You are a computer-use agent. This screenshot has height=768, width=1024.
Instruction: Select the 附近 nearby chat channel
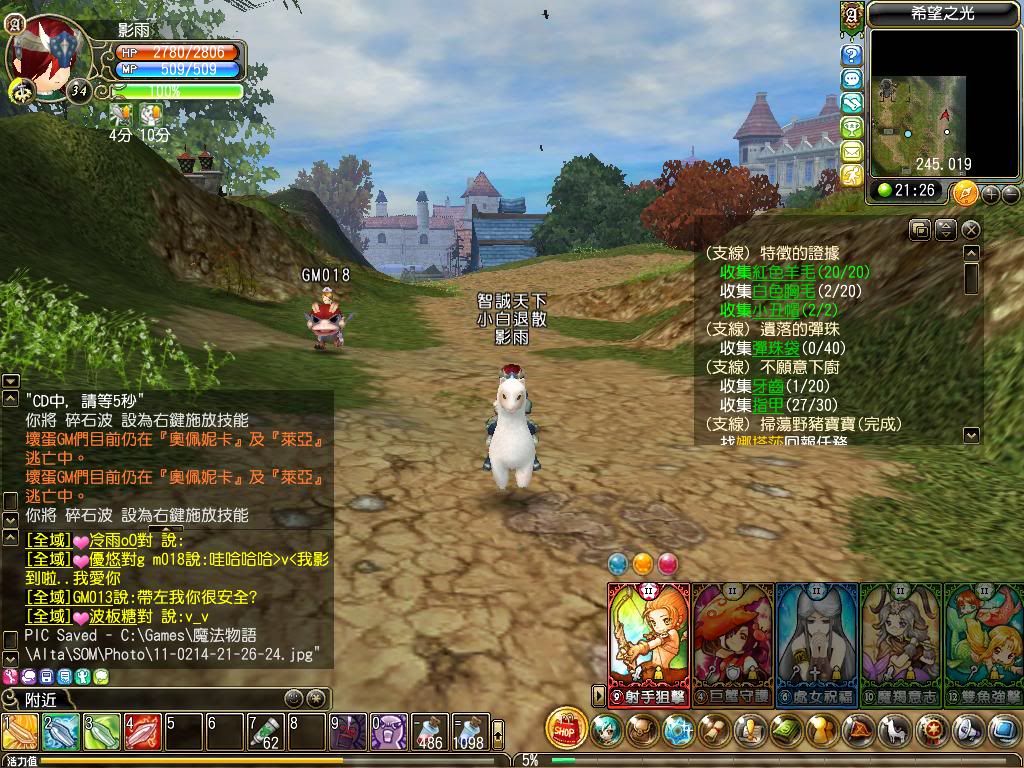pyautogui.click(x=40, y=700)
